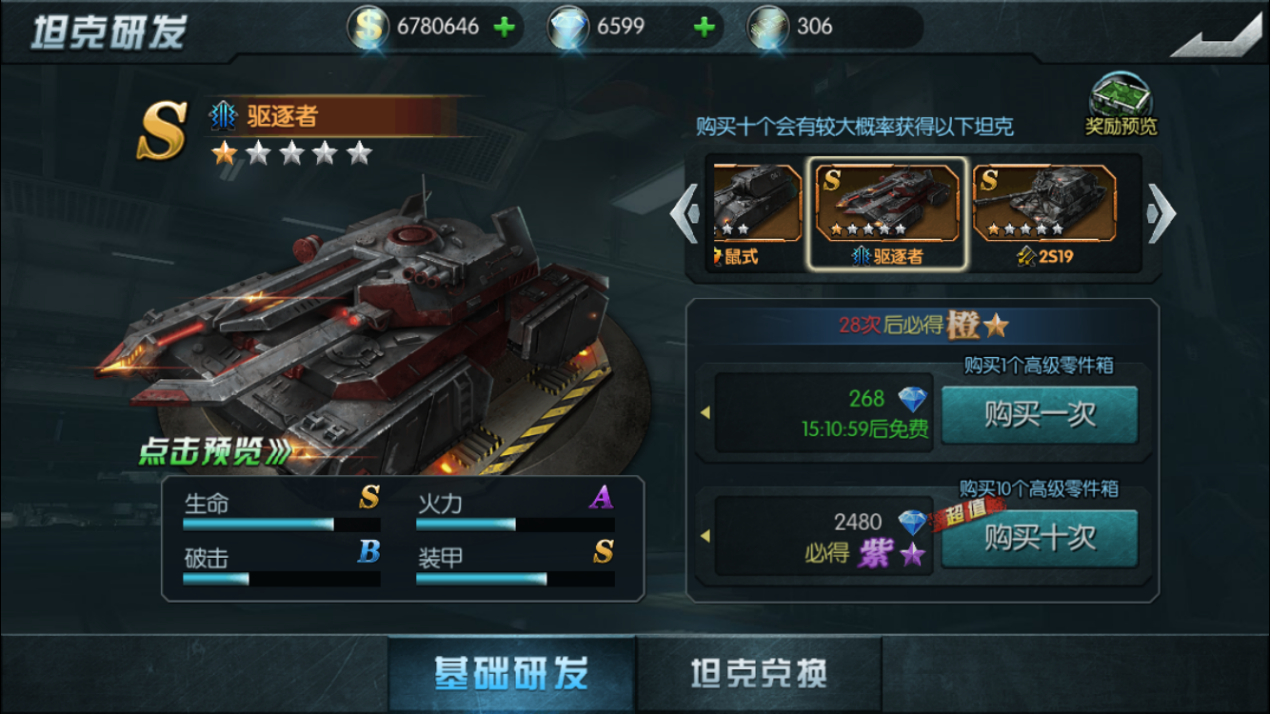
Task: Open the reward preview (奖励预览)
Action: coord(1121,104)
